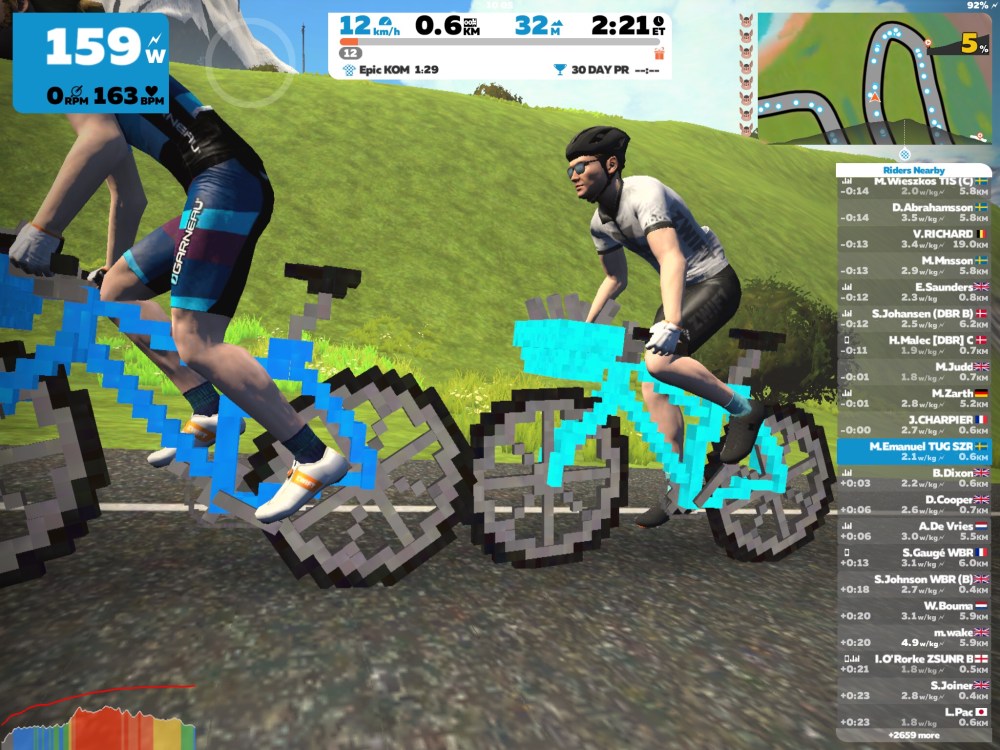This screenshot has width=1000, height=750.
Task: Choose rider D.Abrahamsson from Riders Nearby
Action: [913, 212]
